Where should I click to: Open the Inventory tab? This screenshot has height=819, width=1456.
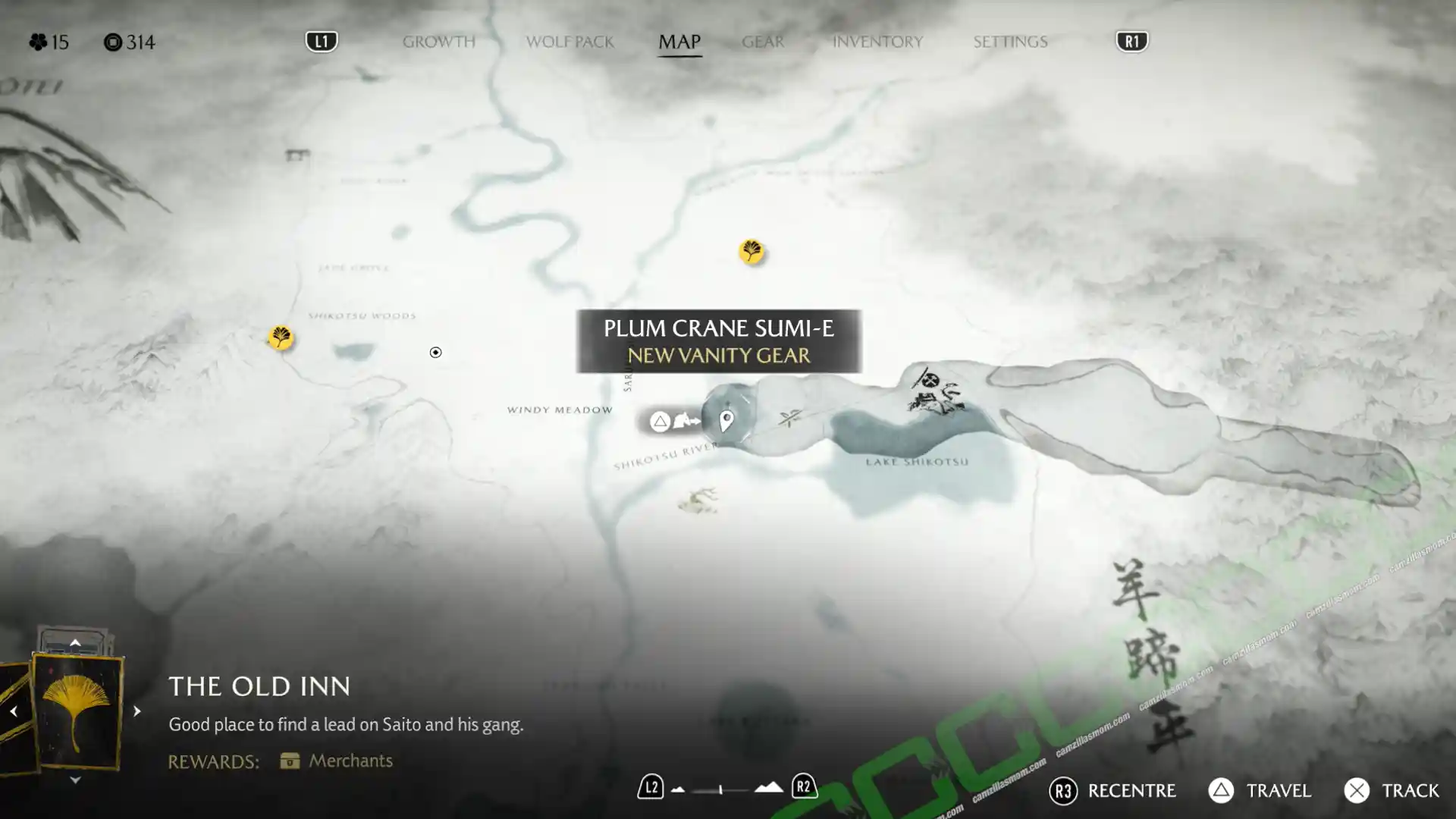[x=877, y=42]
